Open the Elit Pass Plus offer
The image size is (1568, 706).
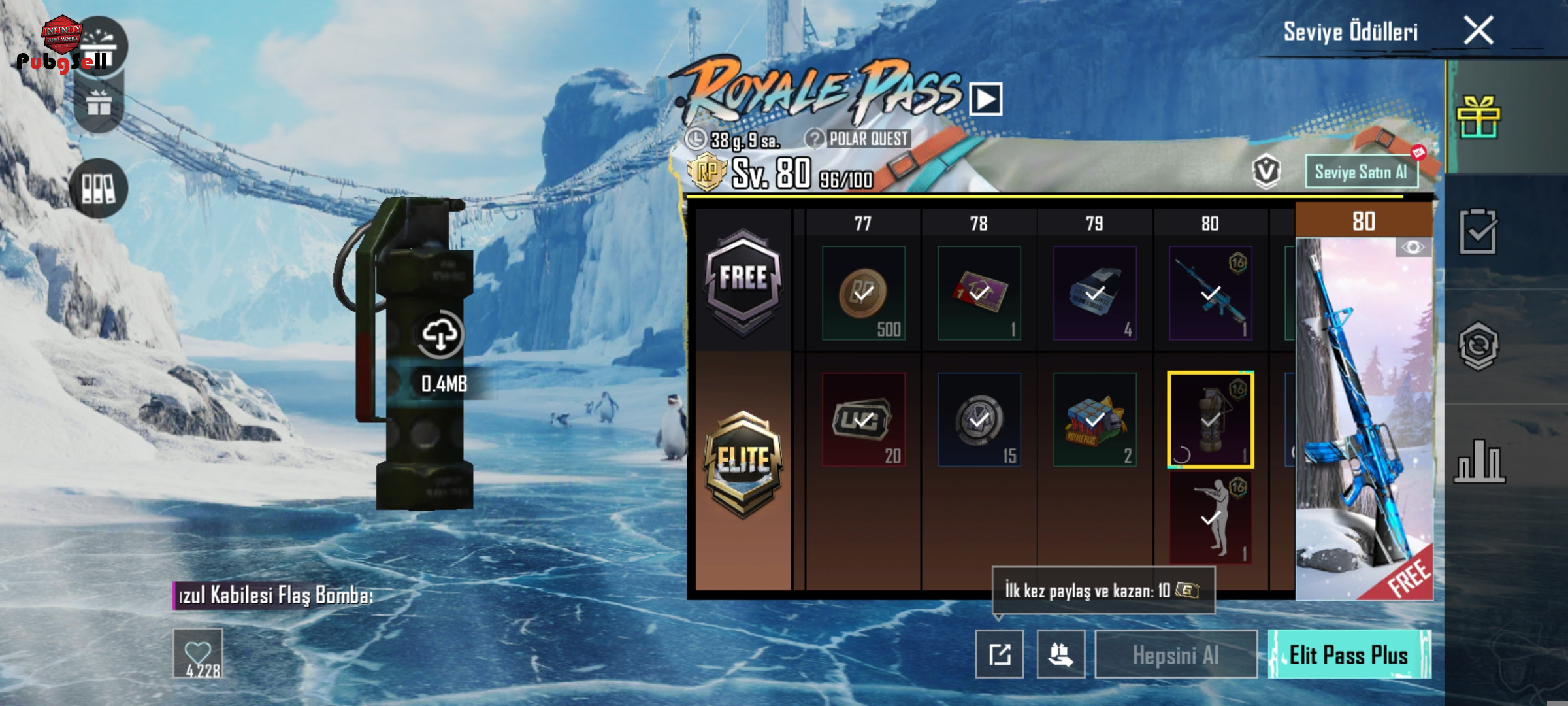pyautogui.click(x=1349, y=654)
